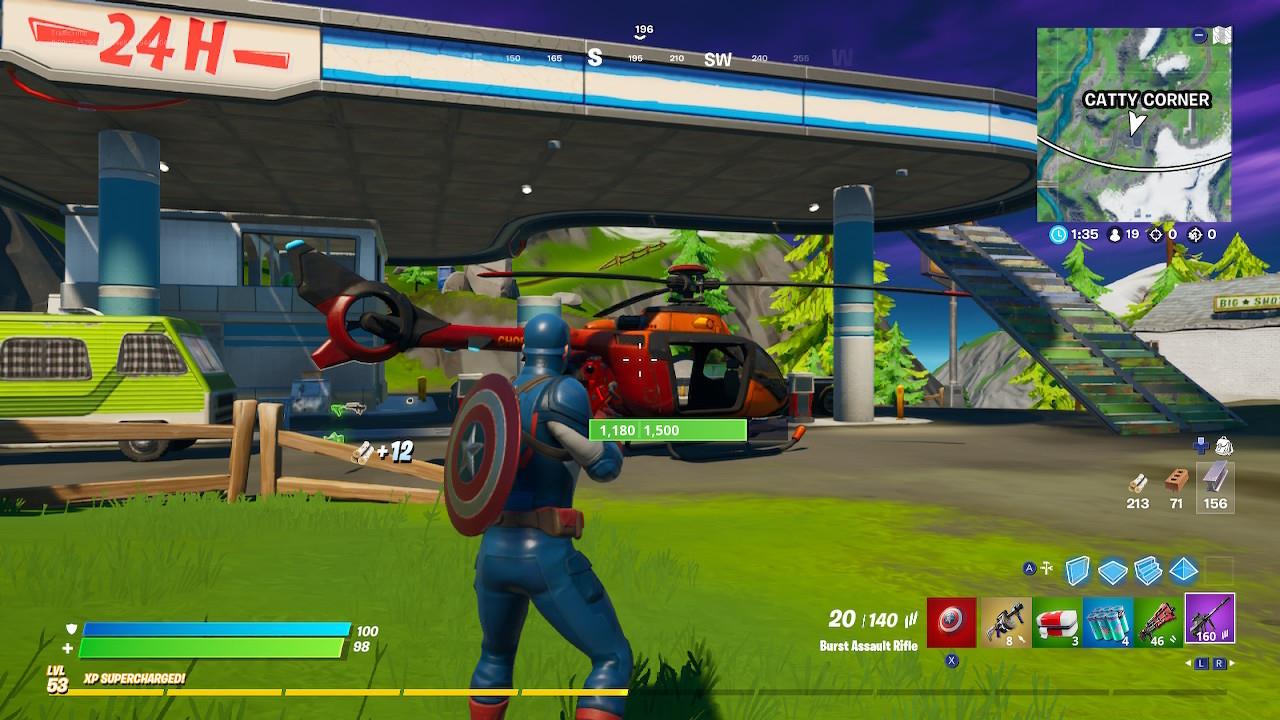Screen dimensions: 1280x720
Task: Select the floor build piece
Action: [x=1113, y=570]
